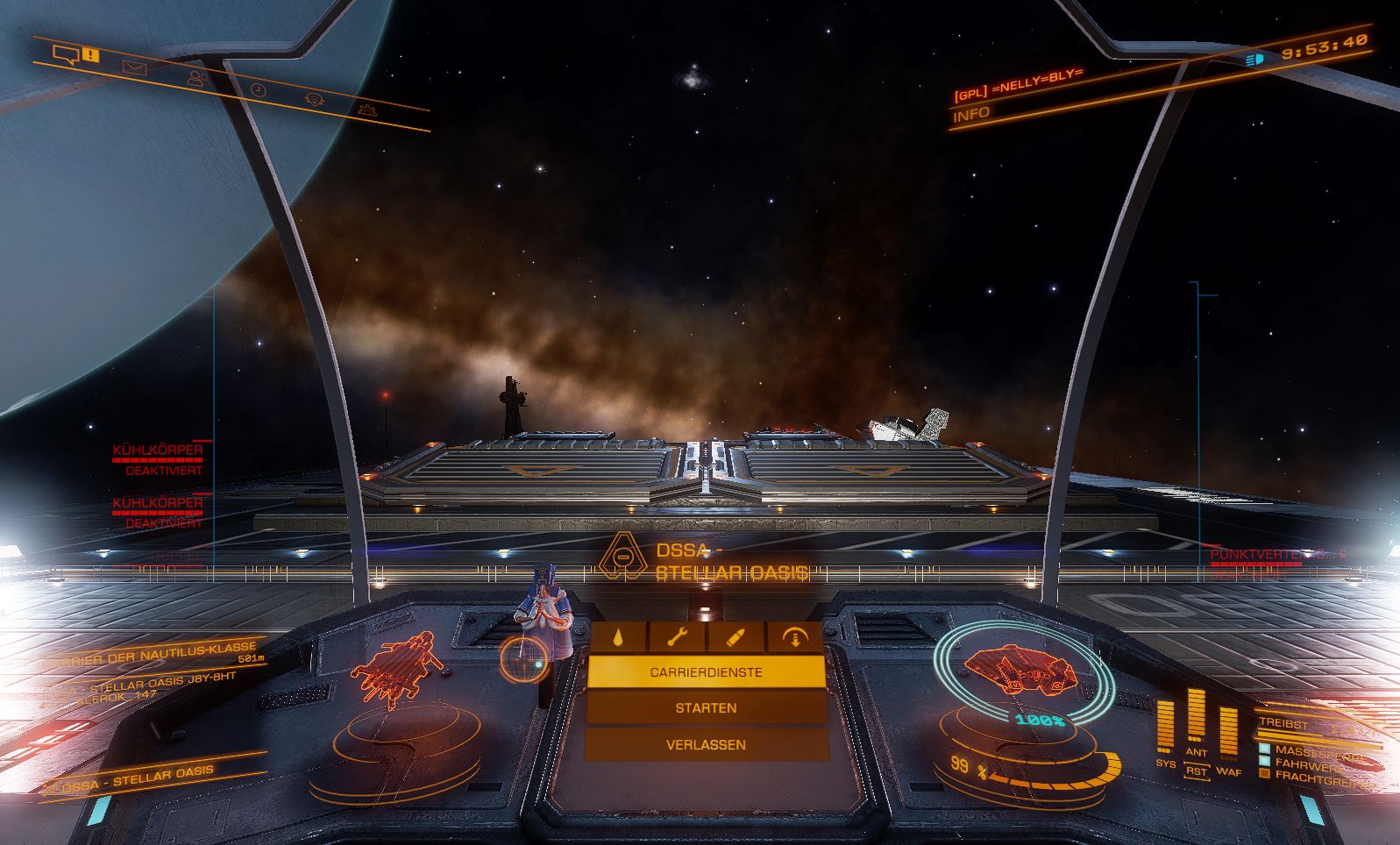
Task: Select the Verlassen option
Action: click(x=706, y=744)
